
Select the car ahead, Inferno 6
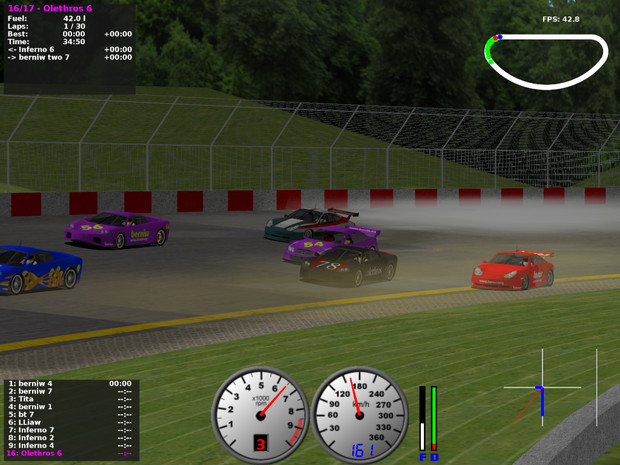point(34,49)
